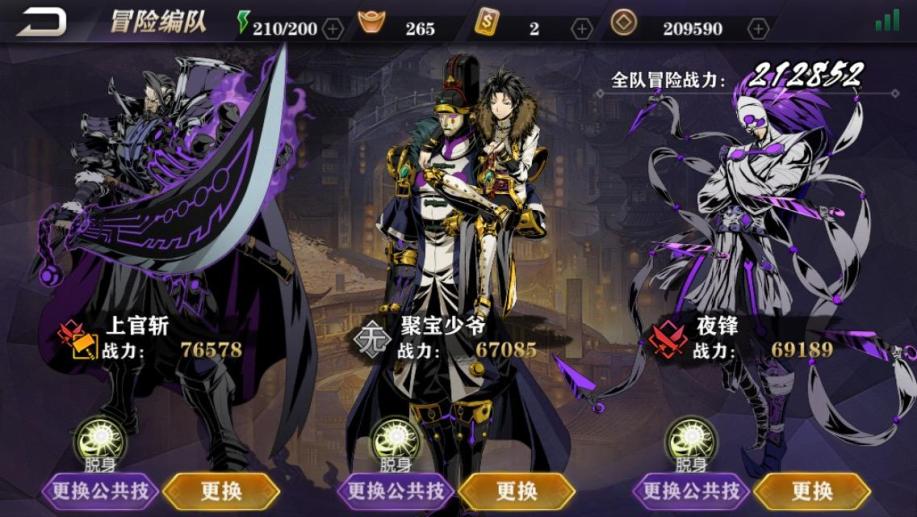Select 夜锋's 脱身 skill icon
This screenshot has height=517, width=917.
coord(691,438)
